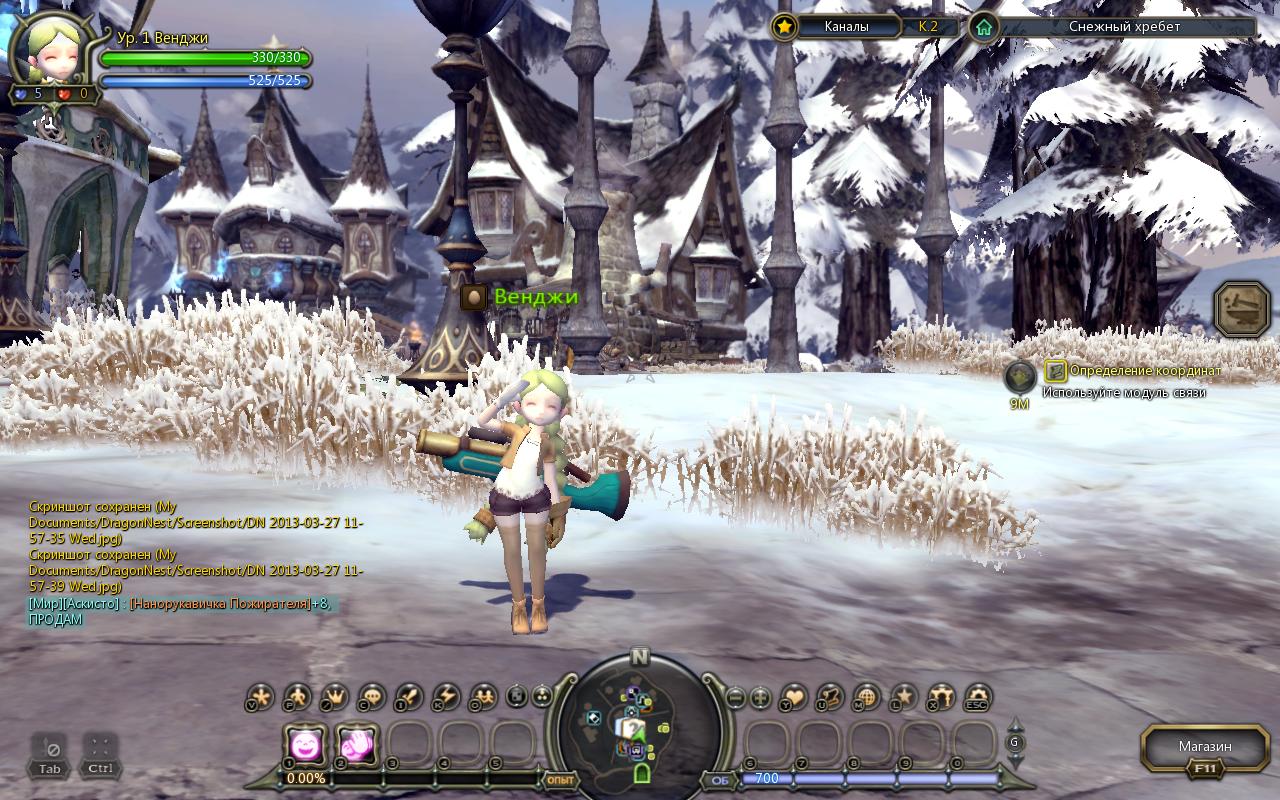This screenshot has height=800, width=1280.
Task: Open the heart icon menu
Action: tap(794, 697)
